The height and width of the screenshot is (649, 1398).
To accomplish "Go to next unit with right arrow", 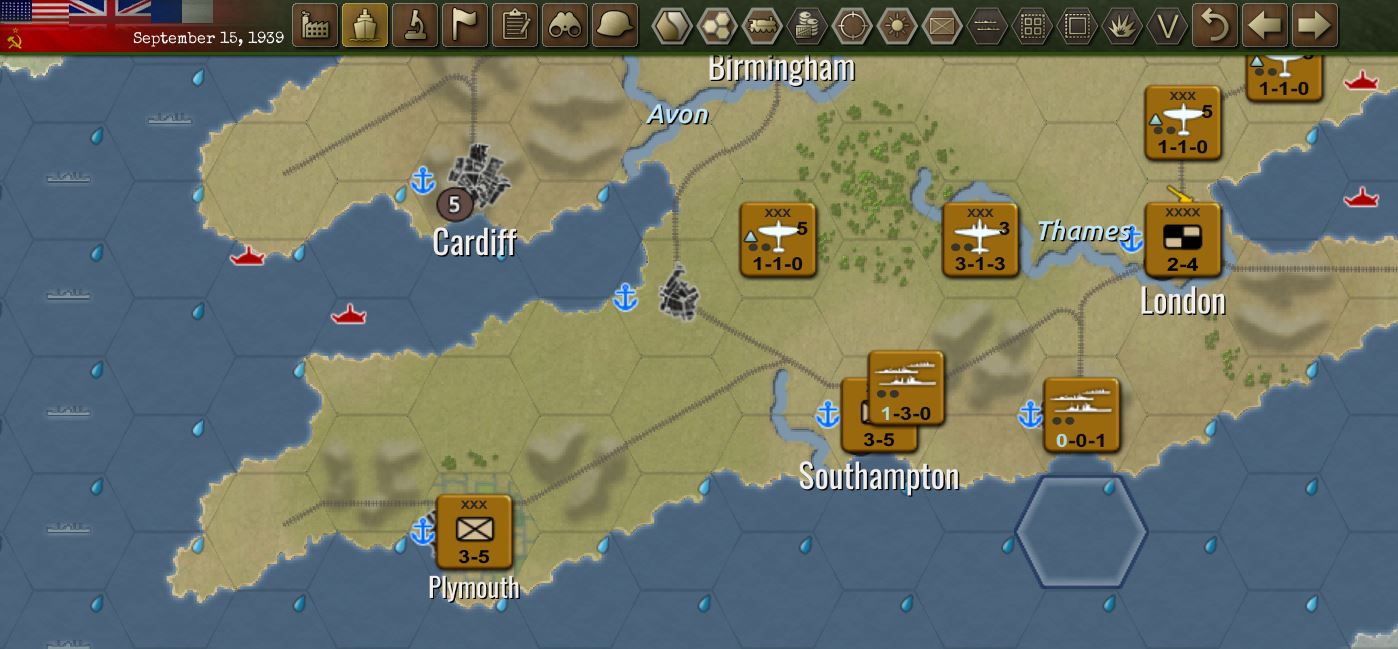I will click(1315, 25).
